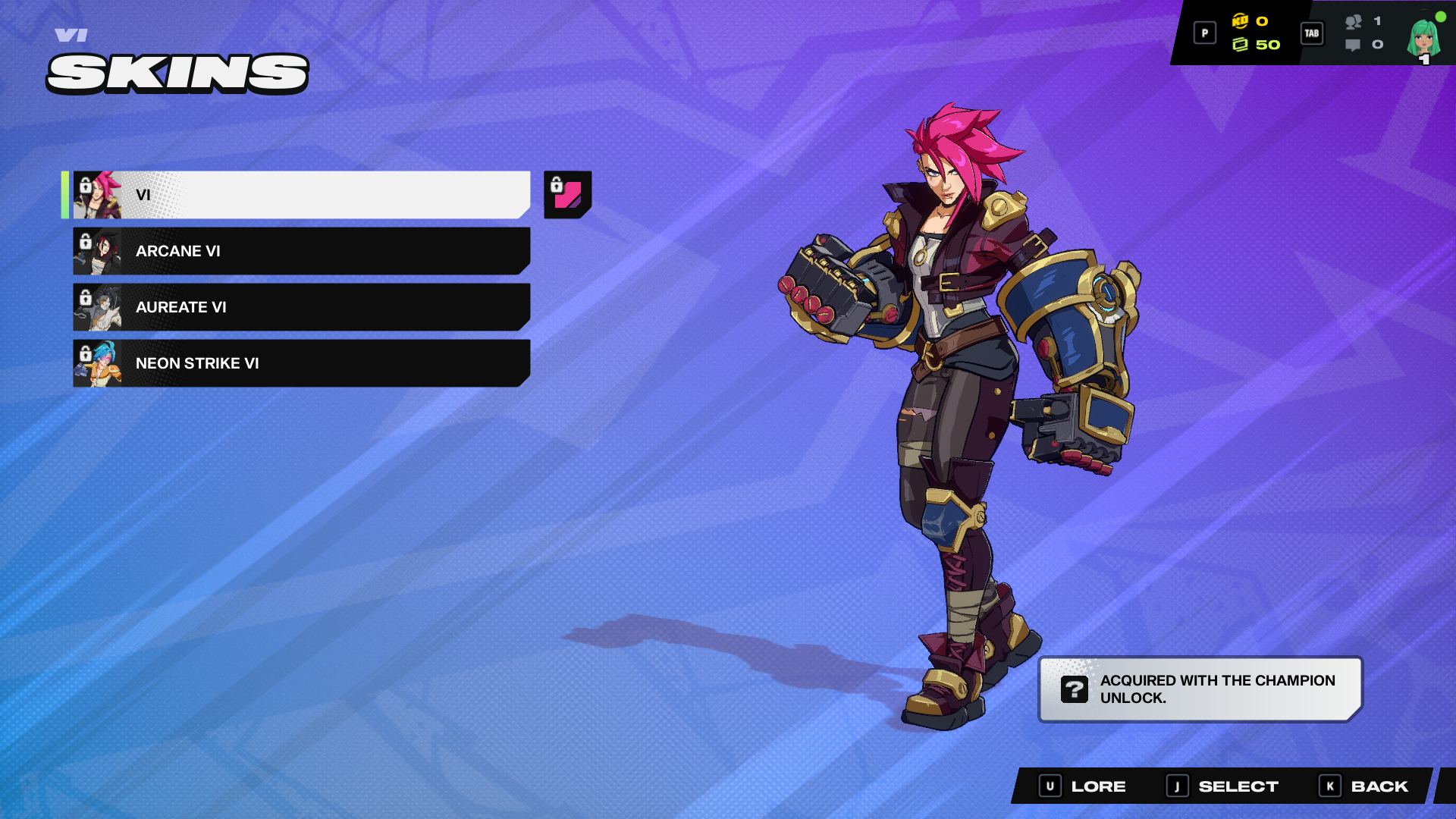The height and width of the screenshot is (819, 1456).
Task: Click the green cards currency icon
Action: pyautogui.click(x=1241, y=43)
